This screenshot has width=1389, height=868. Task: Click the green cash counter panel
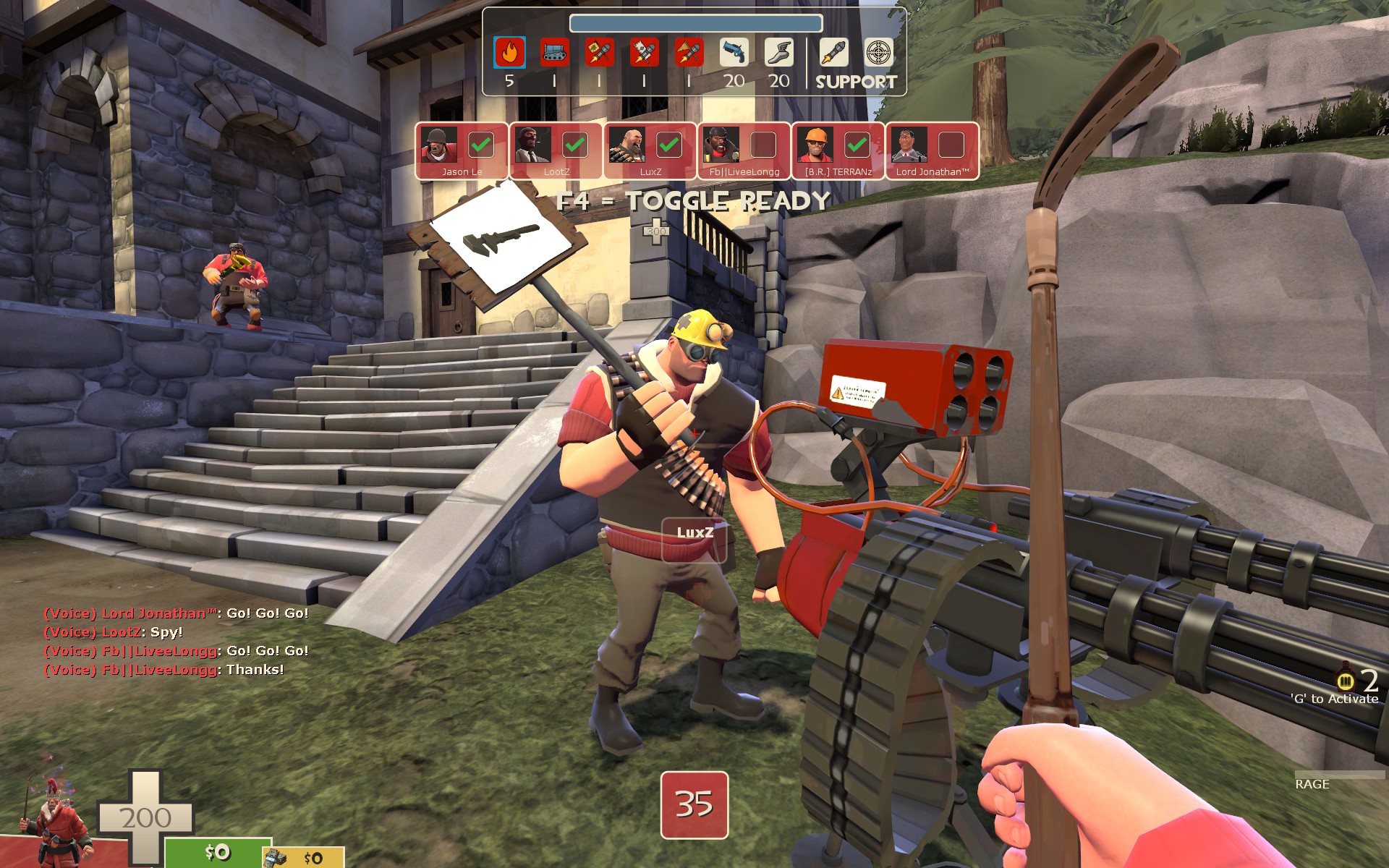[216, 853]
